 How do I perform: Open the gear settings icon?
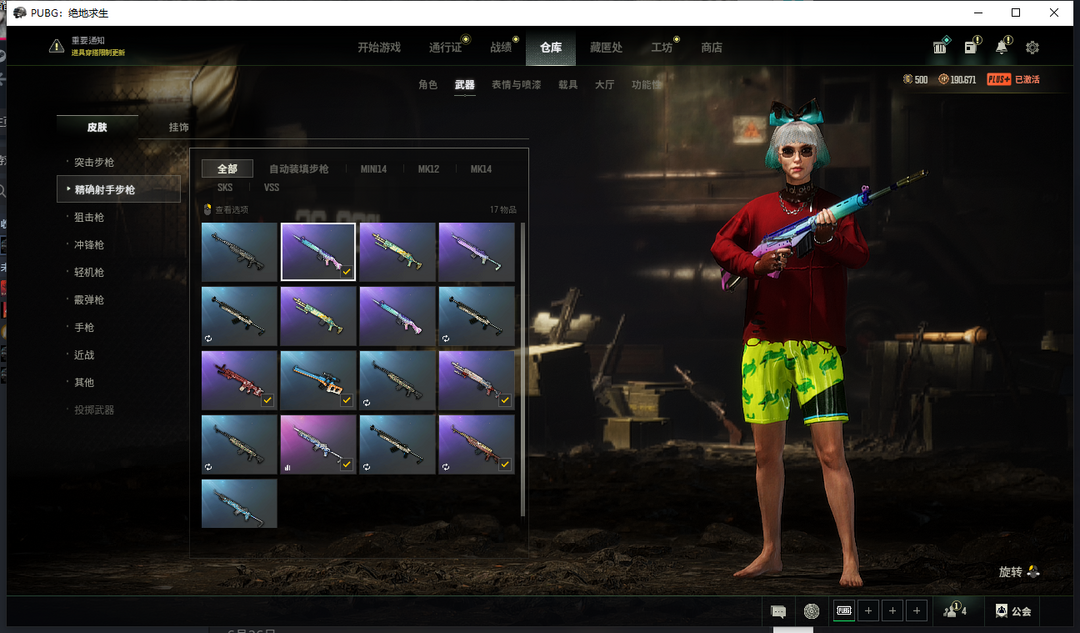pos(1032,47)
